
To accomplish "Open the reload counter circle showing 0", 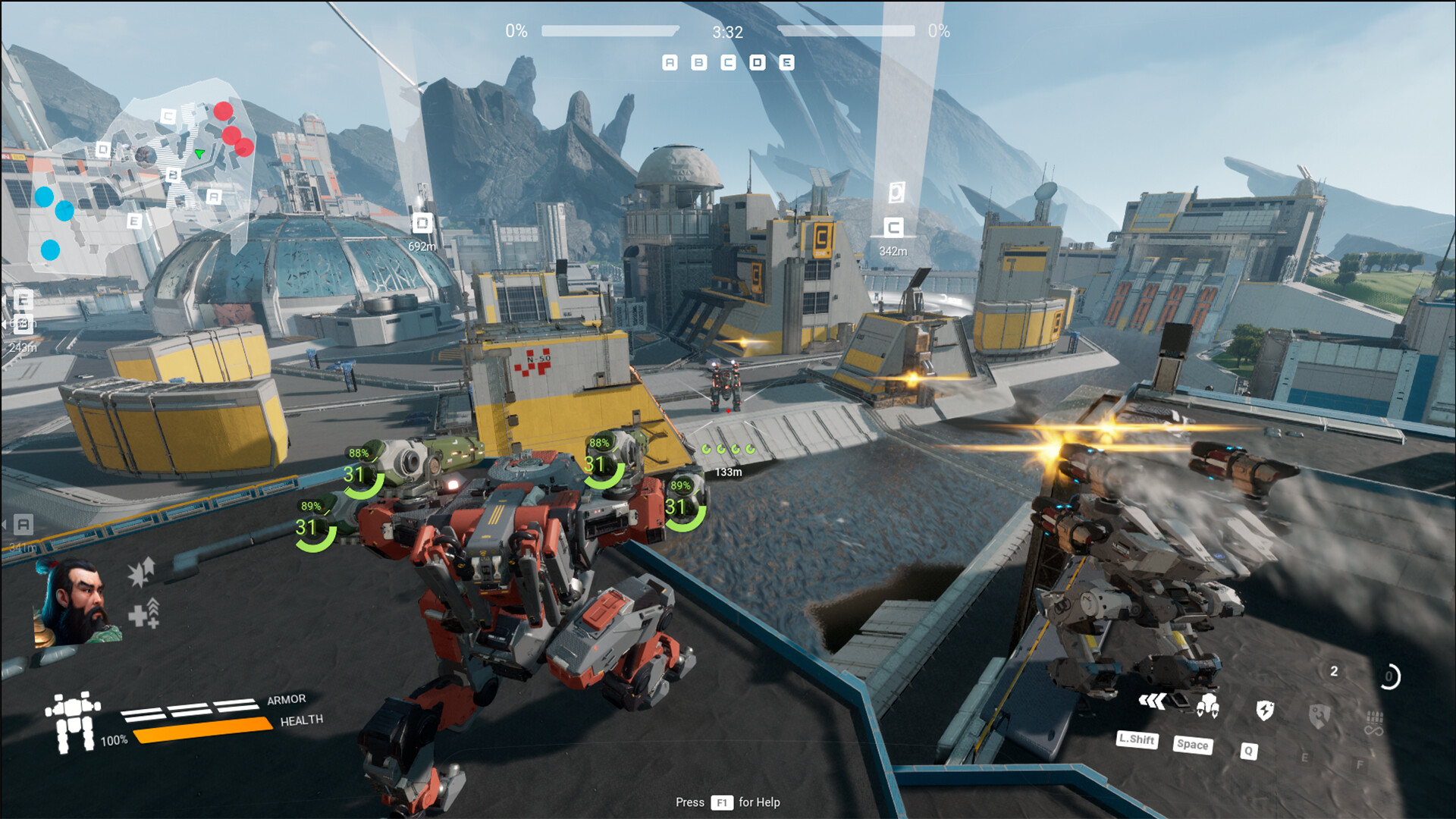I will (x=1389, y=676).
